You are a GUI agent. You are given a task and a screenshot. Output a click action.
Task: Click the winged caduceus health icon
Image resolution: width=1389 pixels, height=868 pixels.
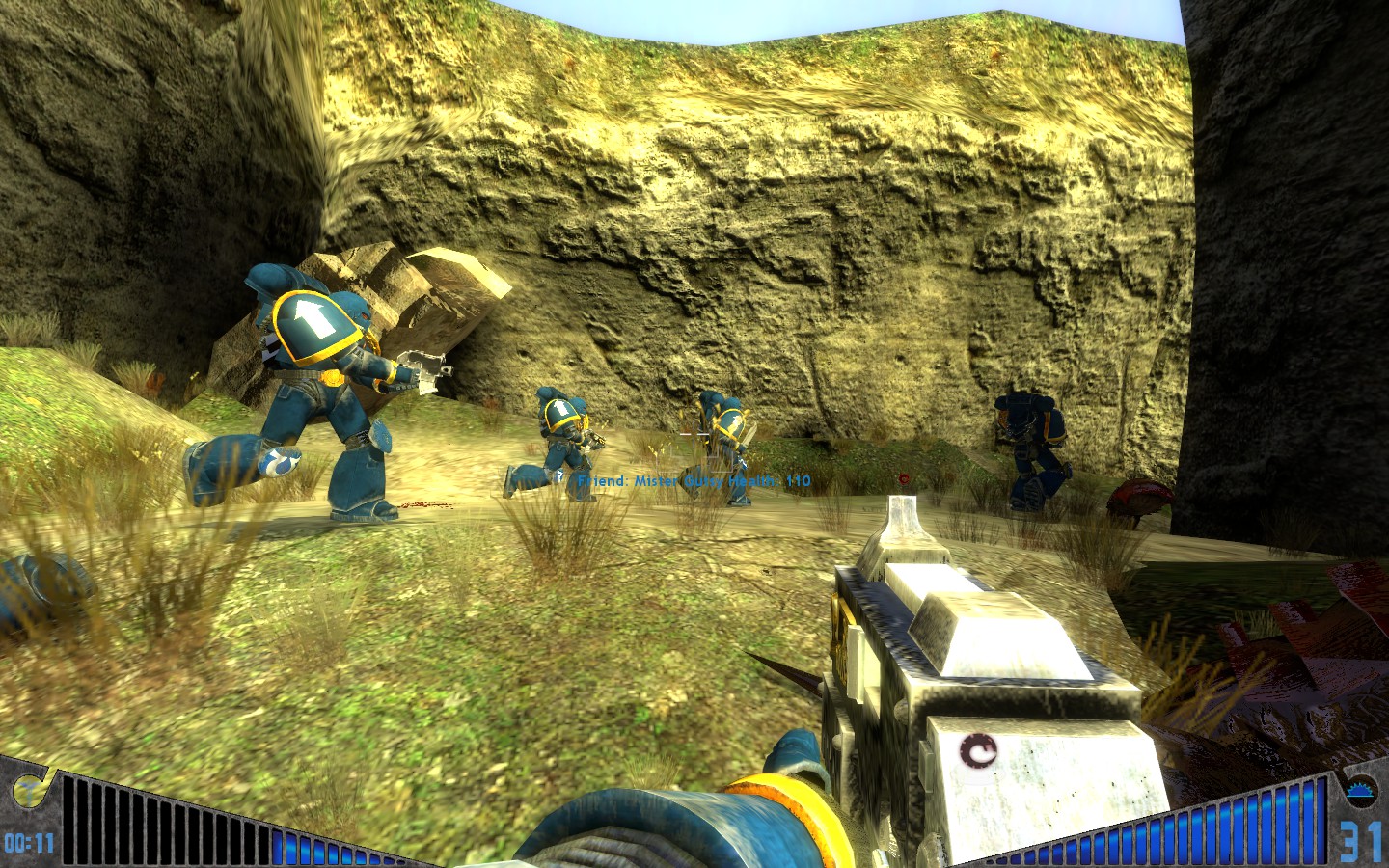pyautogui.click(x=26, y=789)
